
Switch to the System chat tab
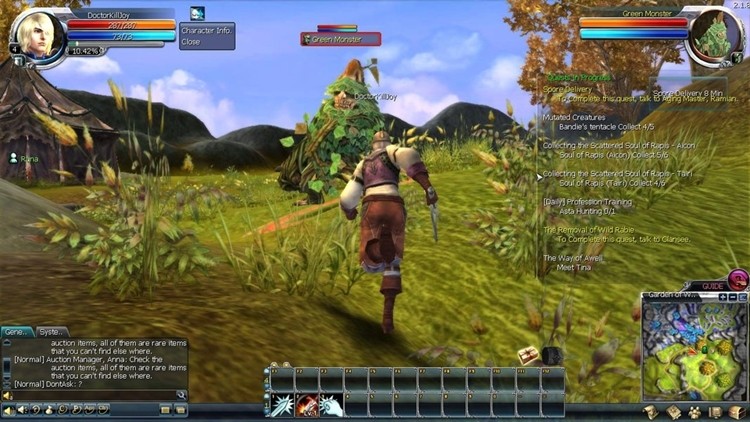[x=51, y=332]
